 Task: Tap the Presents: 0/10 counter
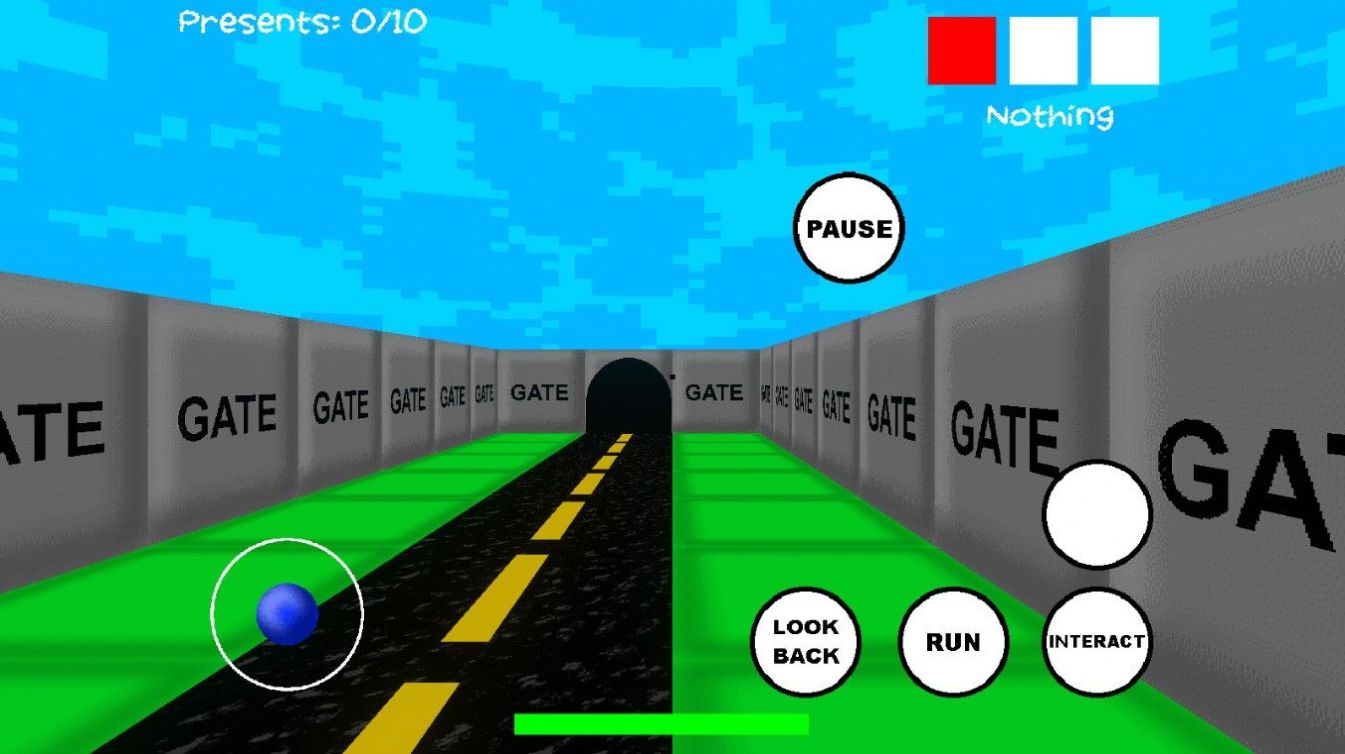coord(300,19)
